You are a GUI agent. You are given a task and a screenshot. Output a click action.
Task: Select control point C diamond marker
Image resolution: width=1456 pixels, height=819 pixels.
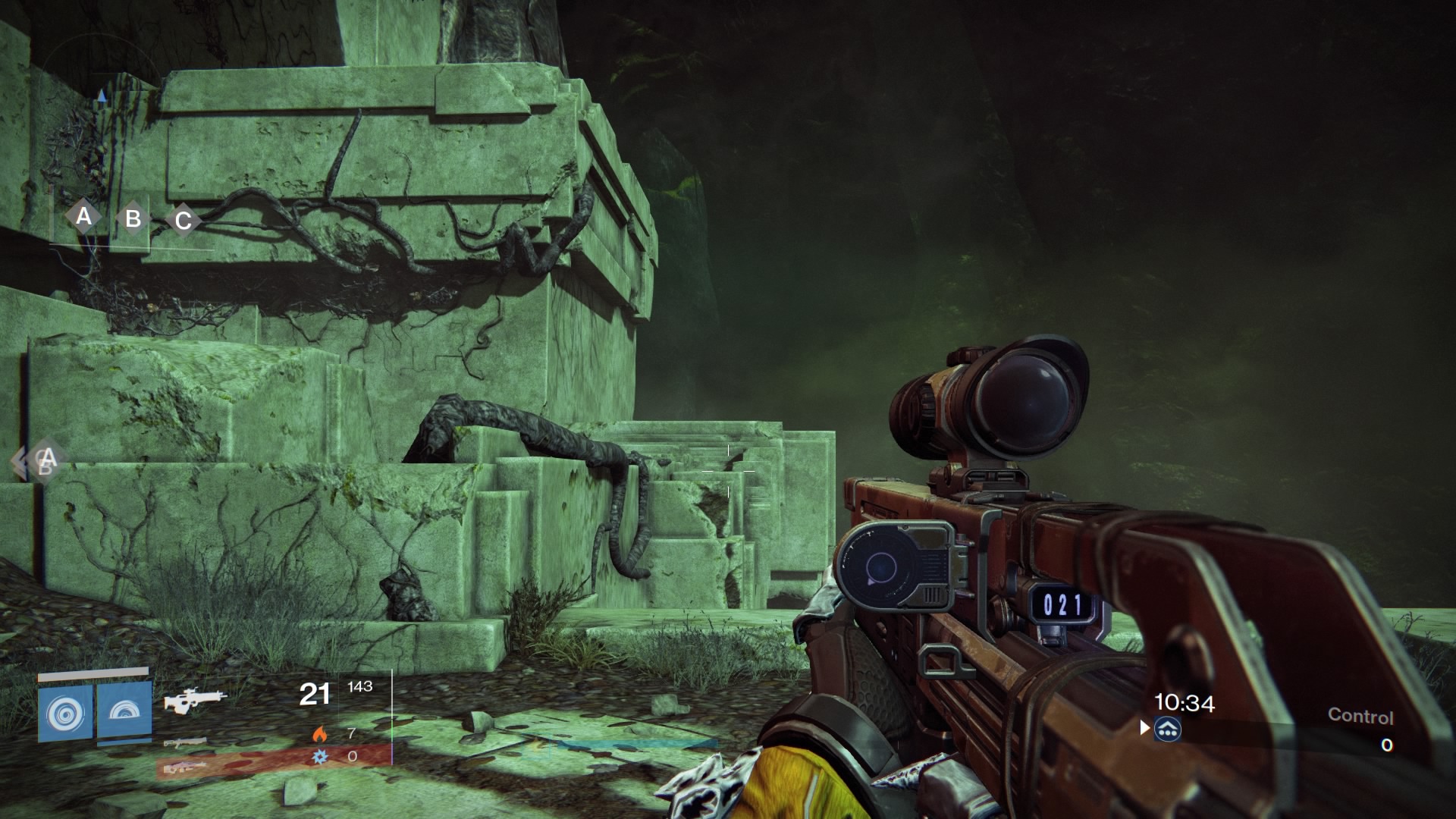click(x=183, y=221)
